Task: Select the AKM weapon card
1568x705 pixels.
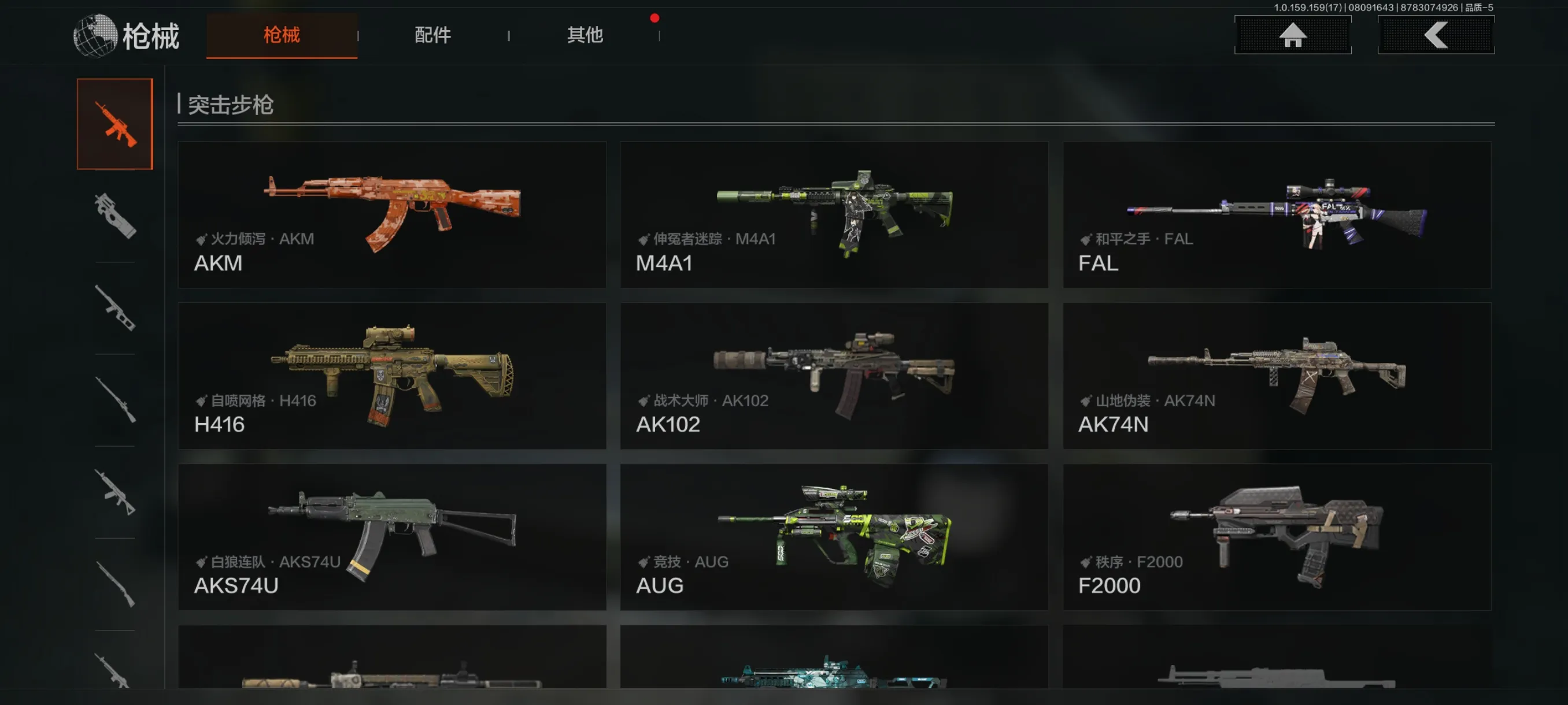Action: pos(392,215)
